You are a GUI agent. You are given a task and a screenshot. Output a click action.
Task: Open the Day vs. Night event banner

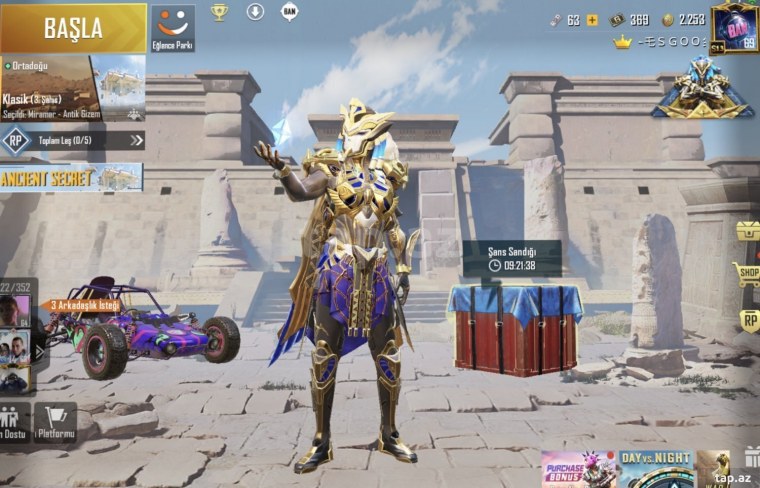(x=655, y=469)
